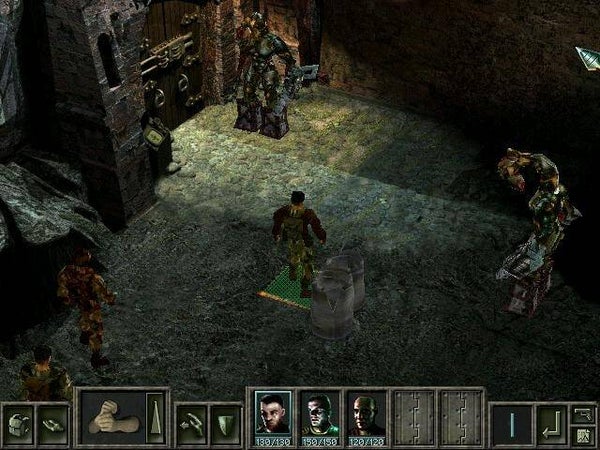Toggle the small pistol icon button

click(x=584, y=411)
